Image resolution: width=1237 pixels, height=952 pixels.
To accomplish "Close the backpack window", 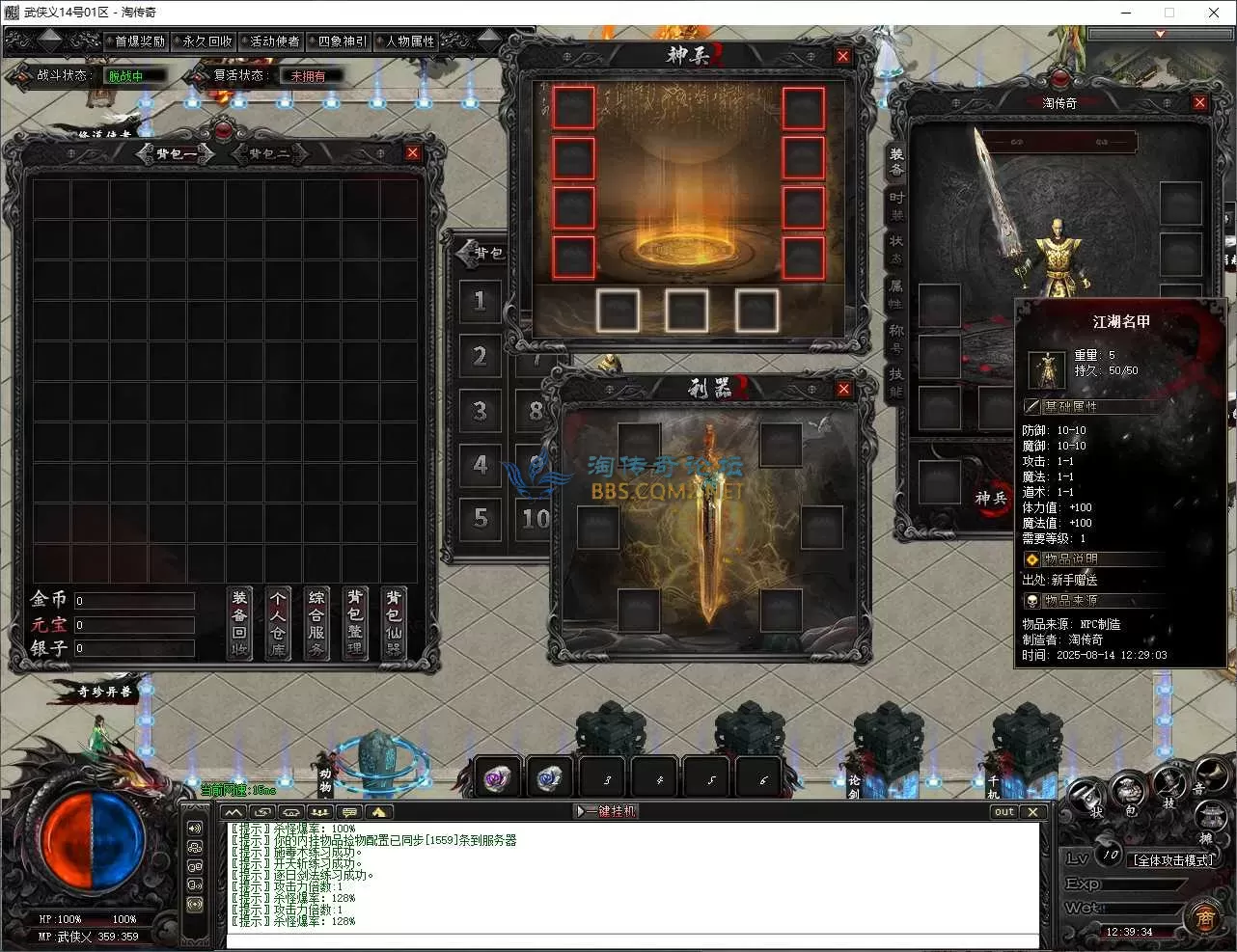I will [x=413, y=152].
